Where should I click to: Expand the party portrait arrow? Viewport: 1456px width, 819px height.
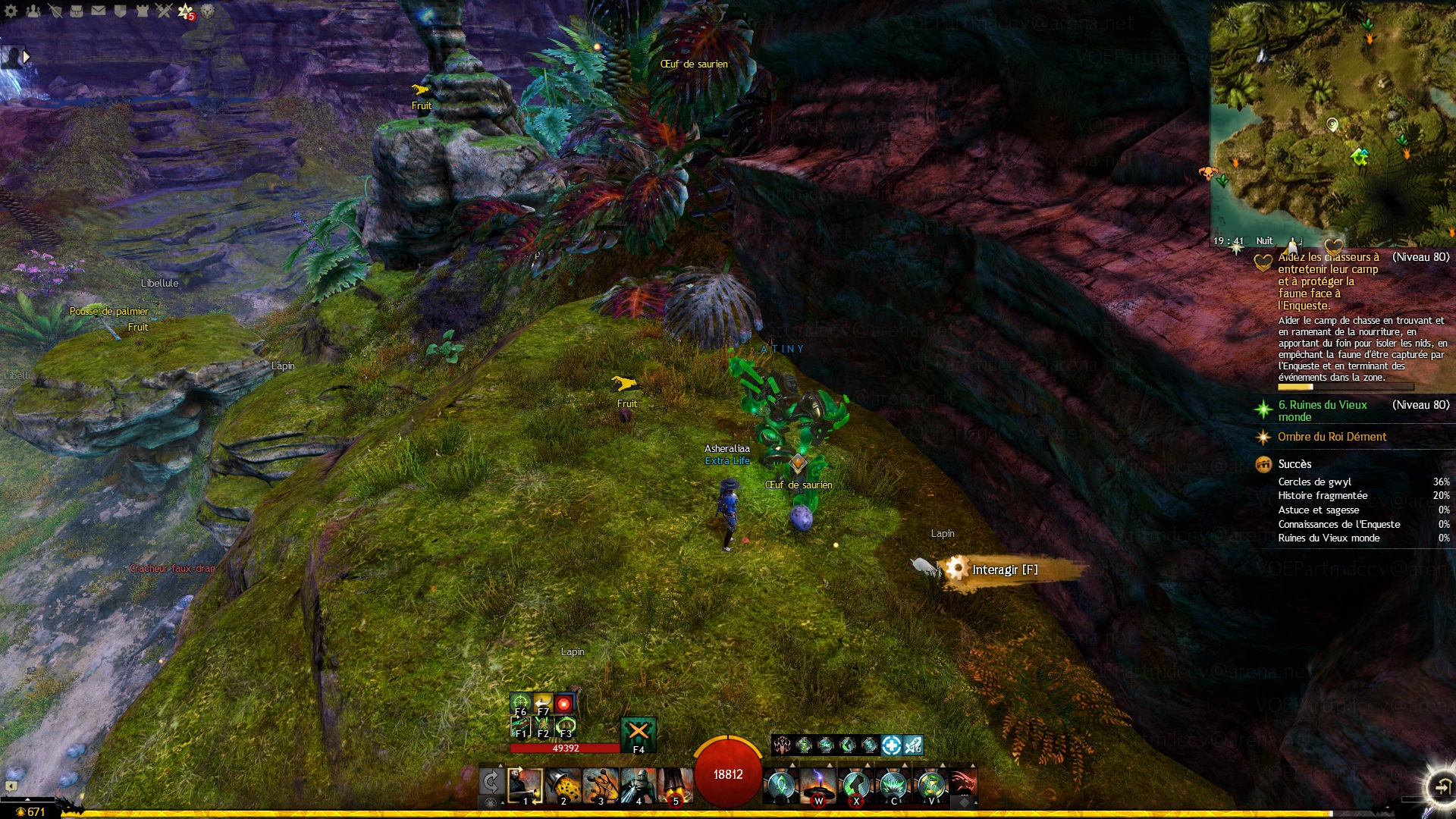27,56
